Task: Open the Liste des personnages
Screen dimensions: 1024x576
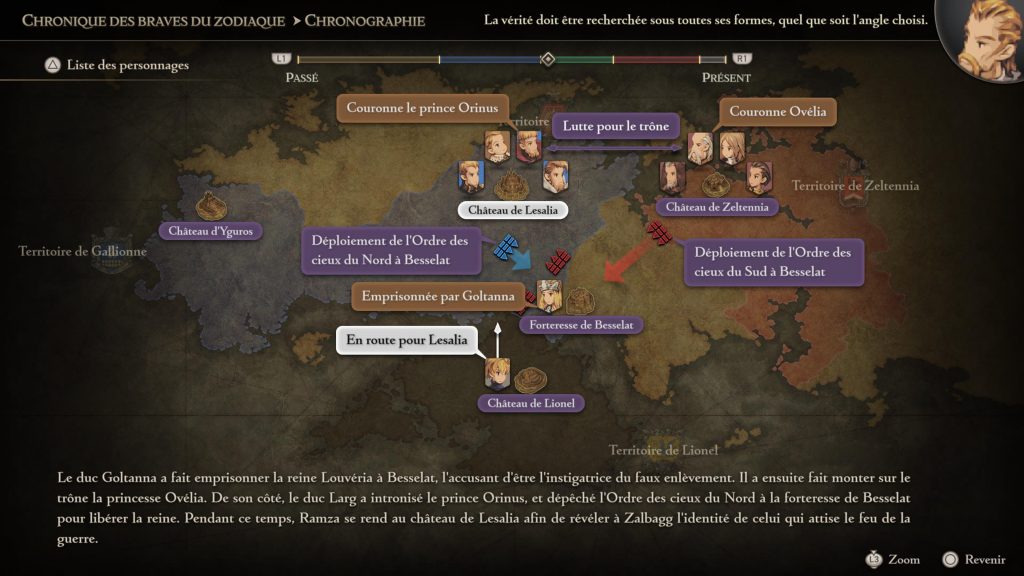Action: click(116, 66)
